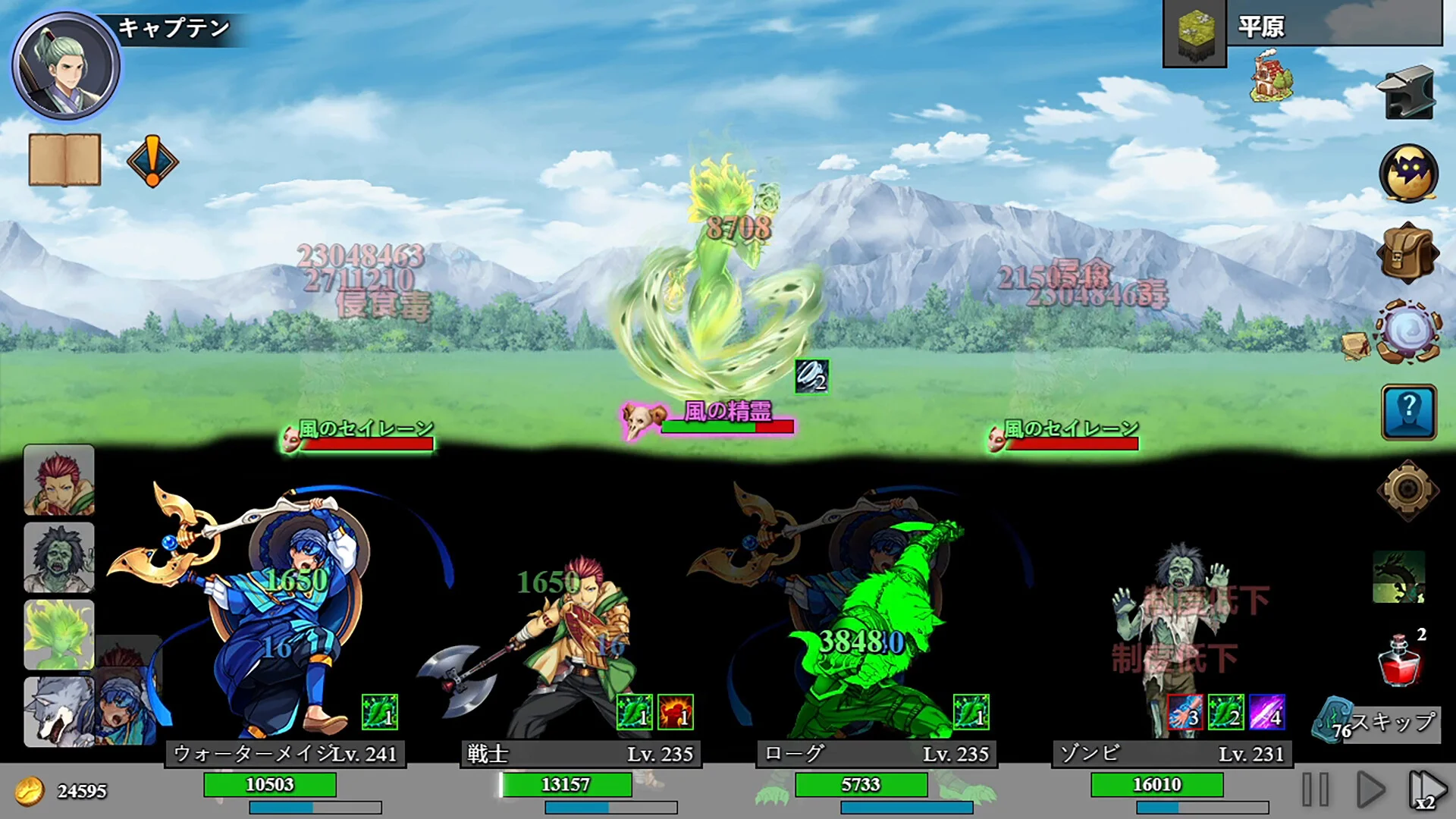The height and width of the screenshot is (819, 1456).
Task: Show the blue question mark help
Action: pyautogui.click(x=1408, y=412)
